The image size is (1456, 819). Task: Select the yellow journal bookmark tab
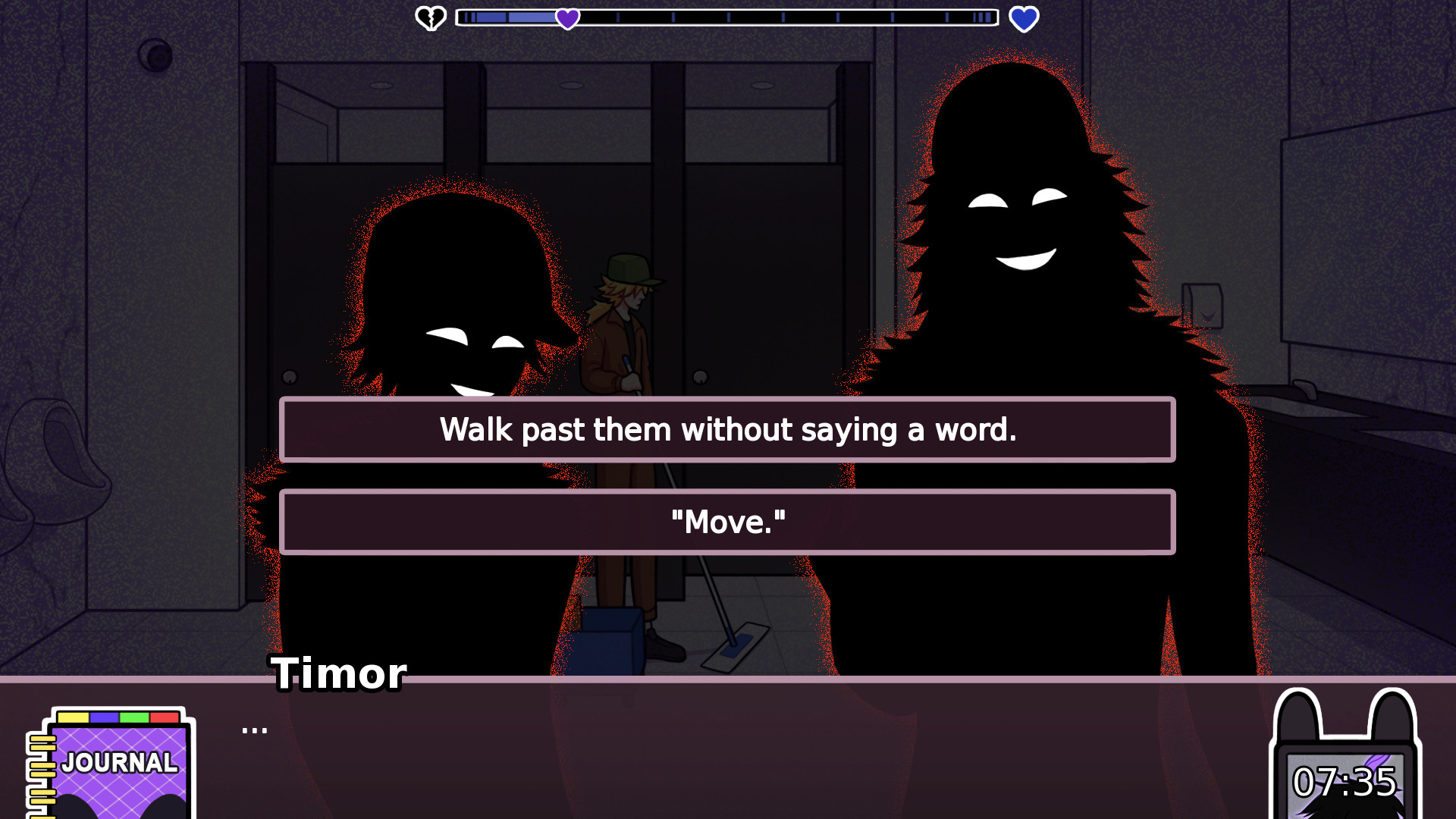(75, 715)
